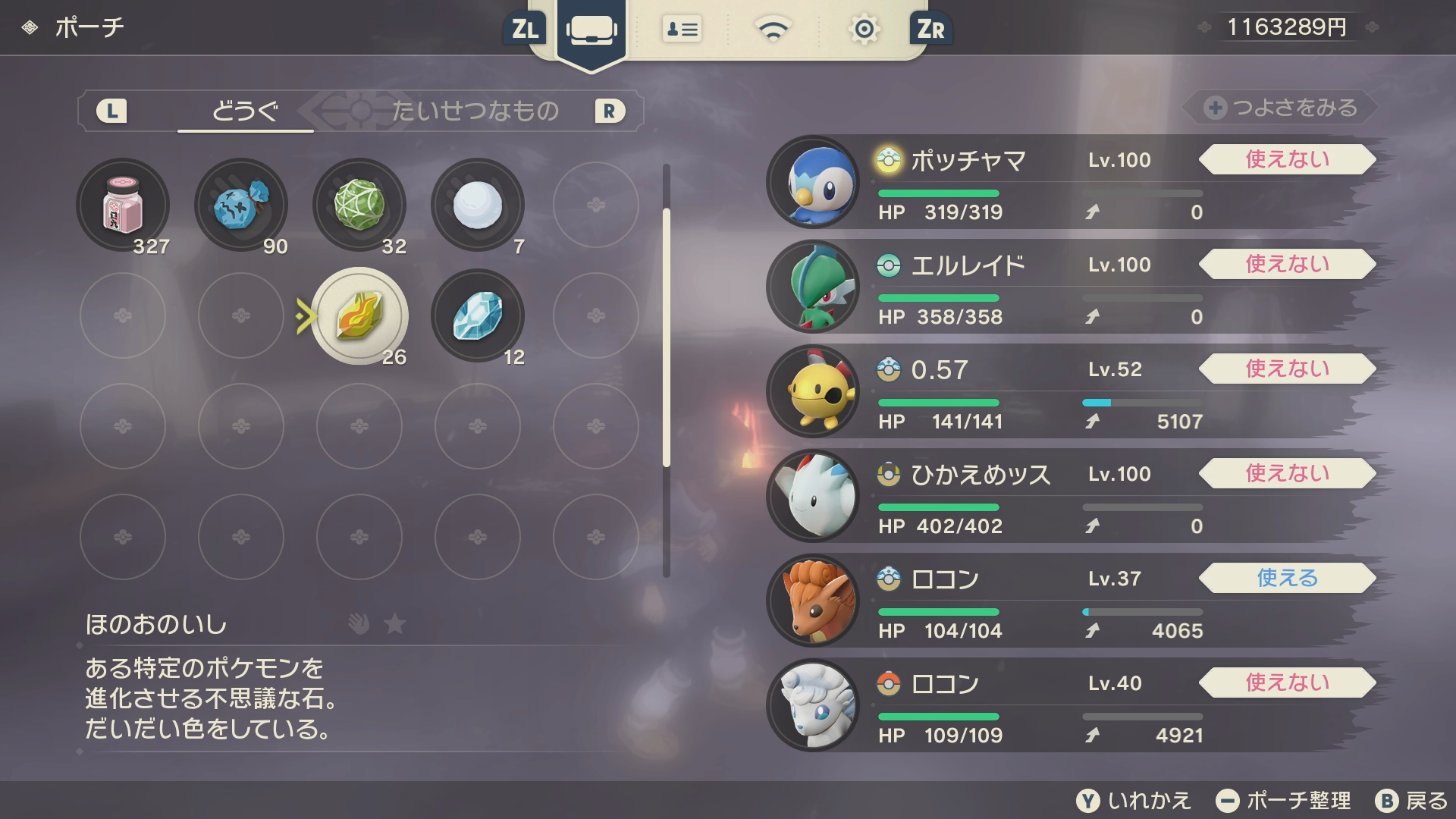Open the pouch satchel tab
The image size is (1456, 819).
pyautogui.click(x=591, y=30)
